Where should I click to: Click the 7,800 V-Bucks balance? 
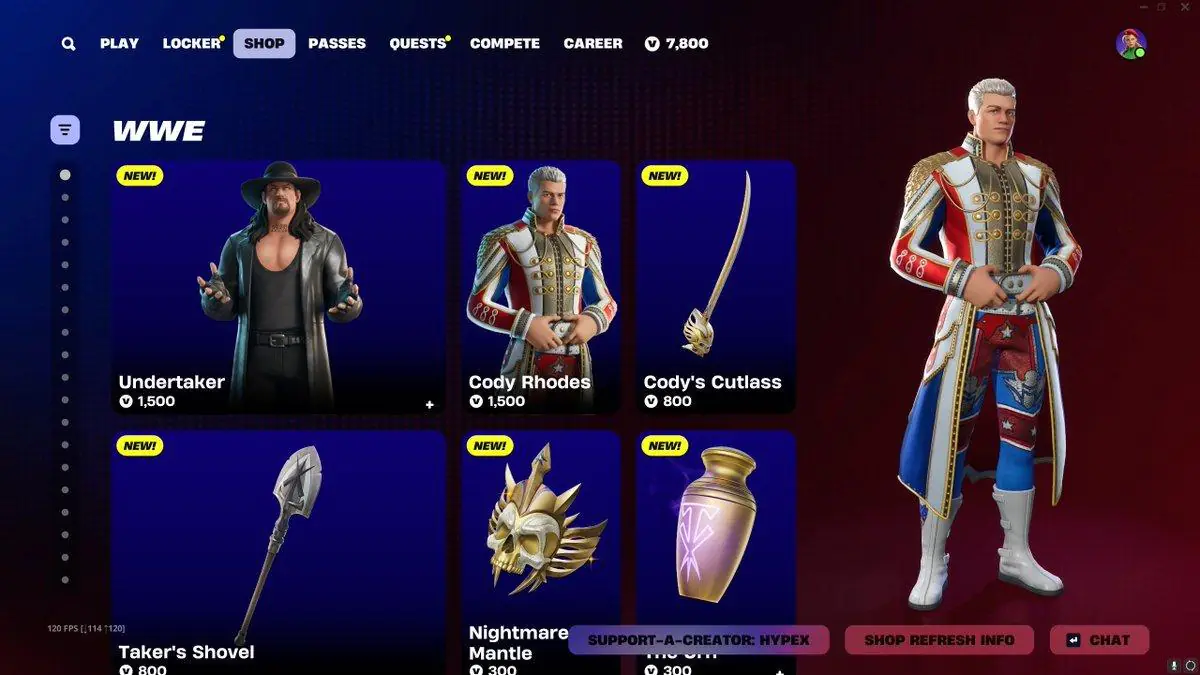677,44
